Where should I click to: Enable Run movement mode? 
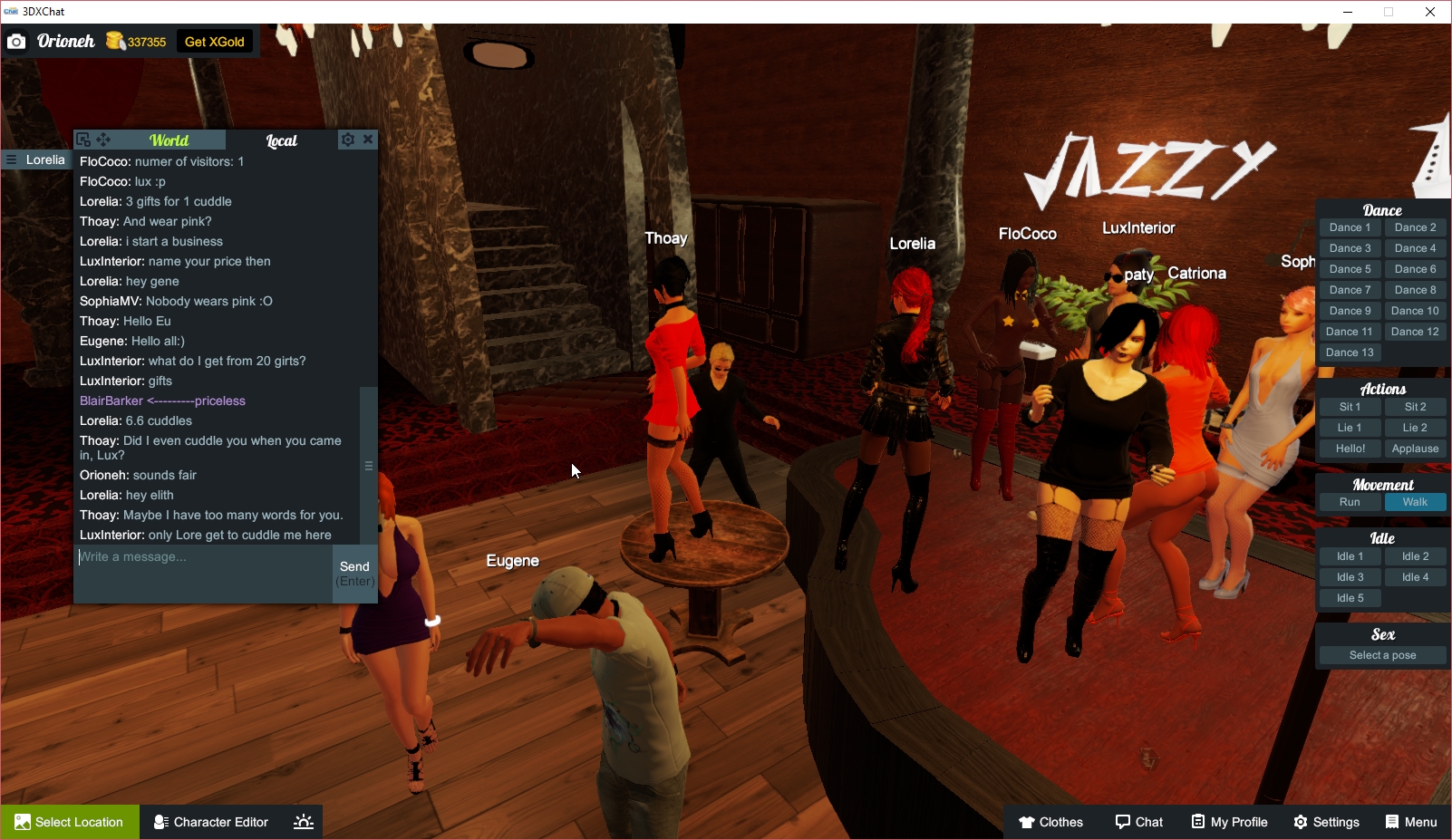pyautogui.click(x=1350, y=501)
